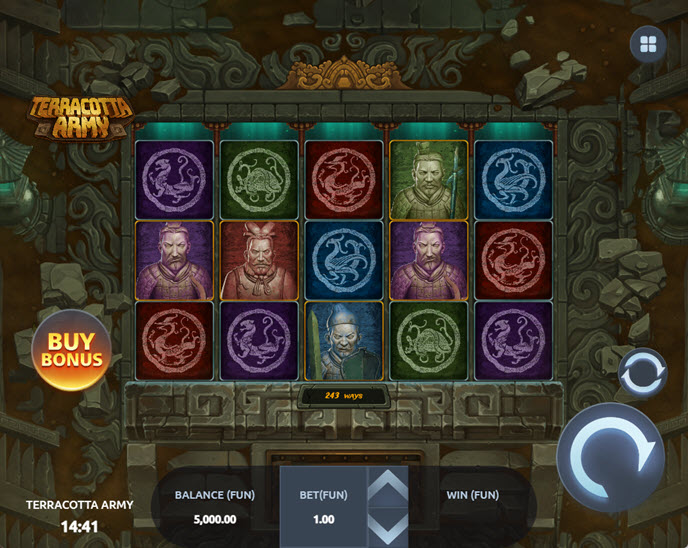Spin the reels with the large circular arrow
Screen dimensions: 688x548
tap(610, 457)
